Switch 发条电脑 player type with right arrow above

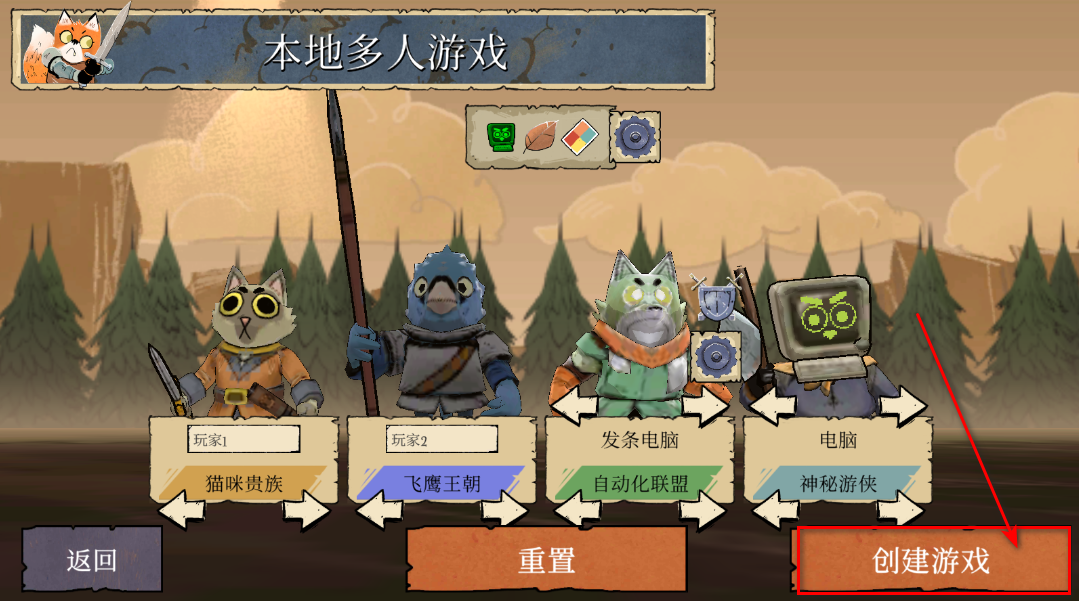pyautogui.click(x=704, y=406)
